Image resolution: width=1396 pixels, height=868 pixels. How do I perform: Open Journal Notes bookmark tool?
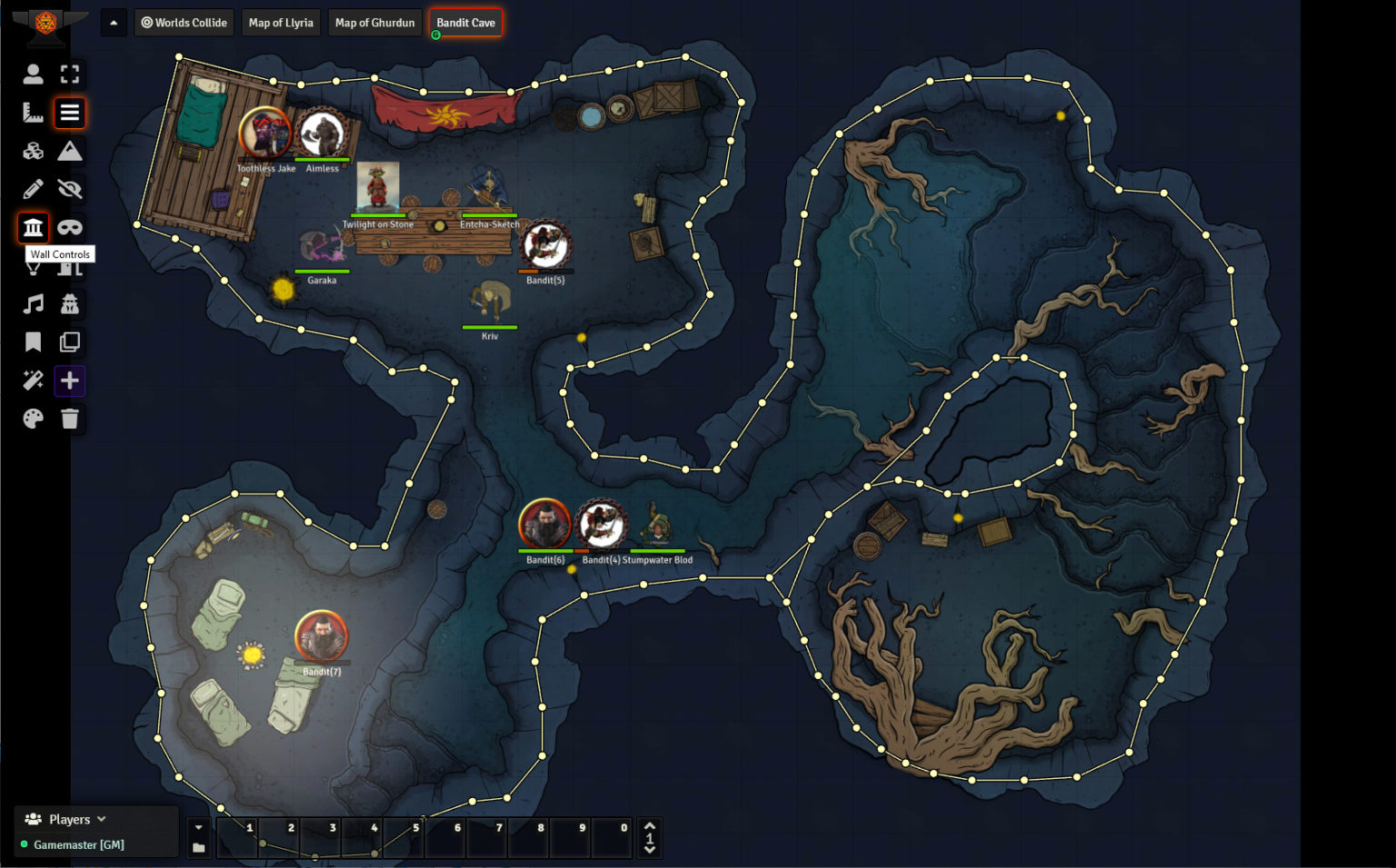pos(33,342)
